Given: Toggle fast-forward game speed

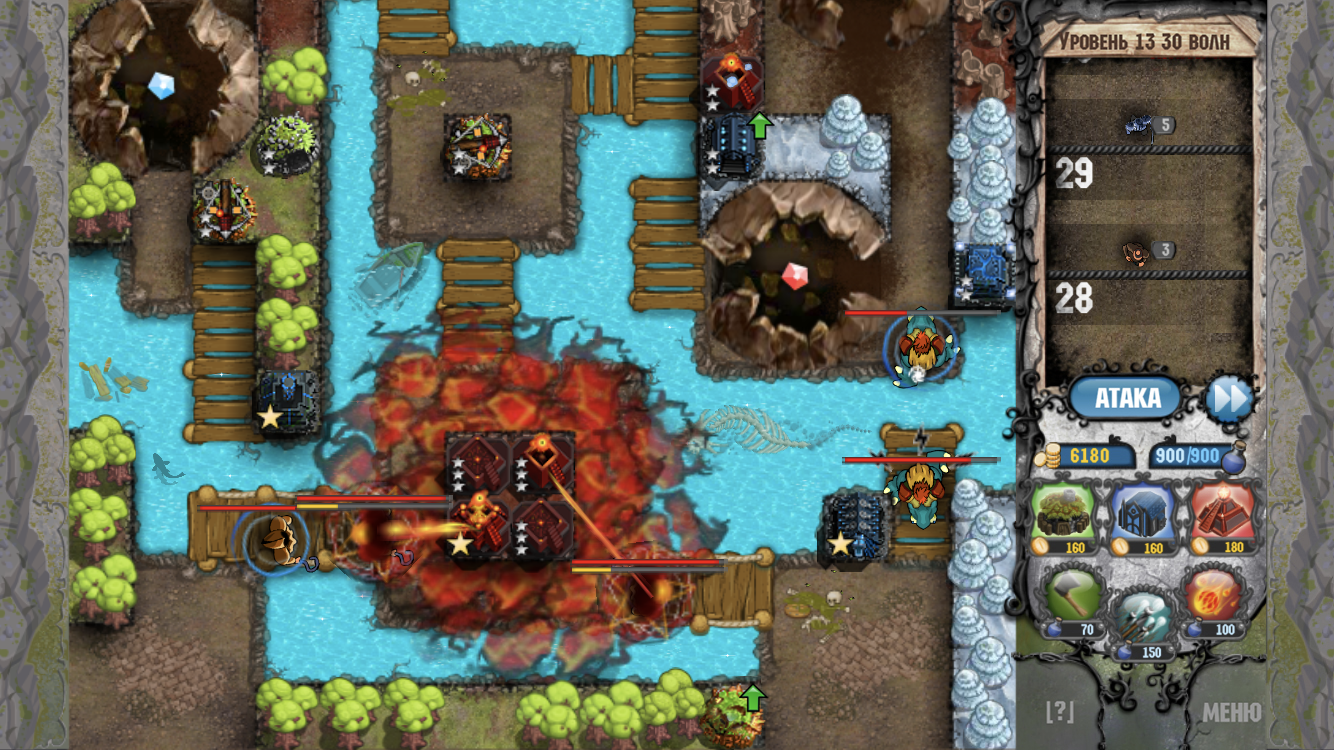Looking at the screenshot, I should point(1233,398).
